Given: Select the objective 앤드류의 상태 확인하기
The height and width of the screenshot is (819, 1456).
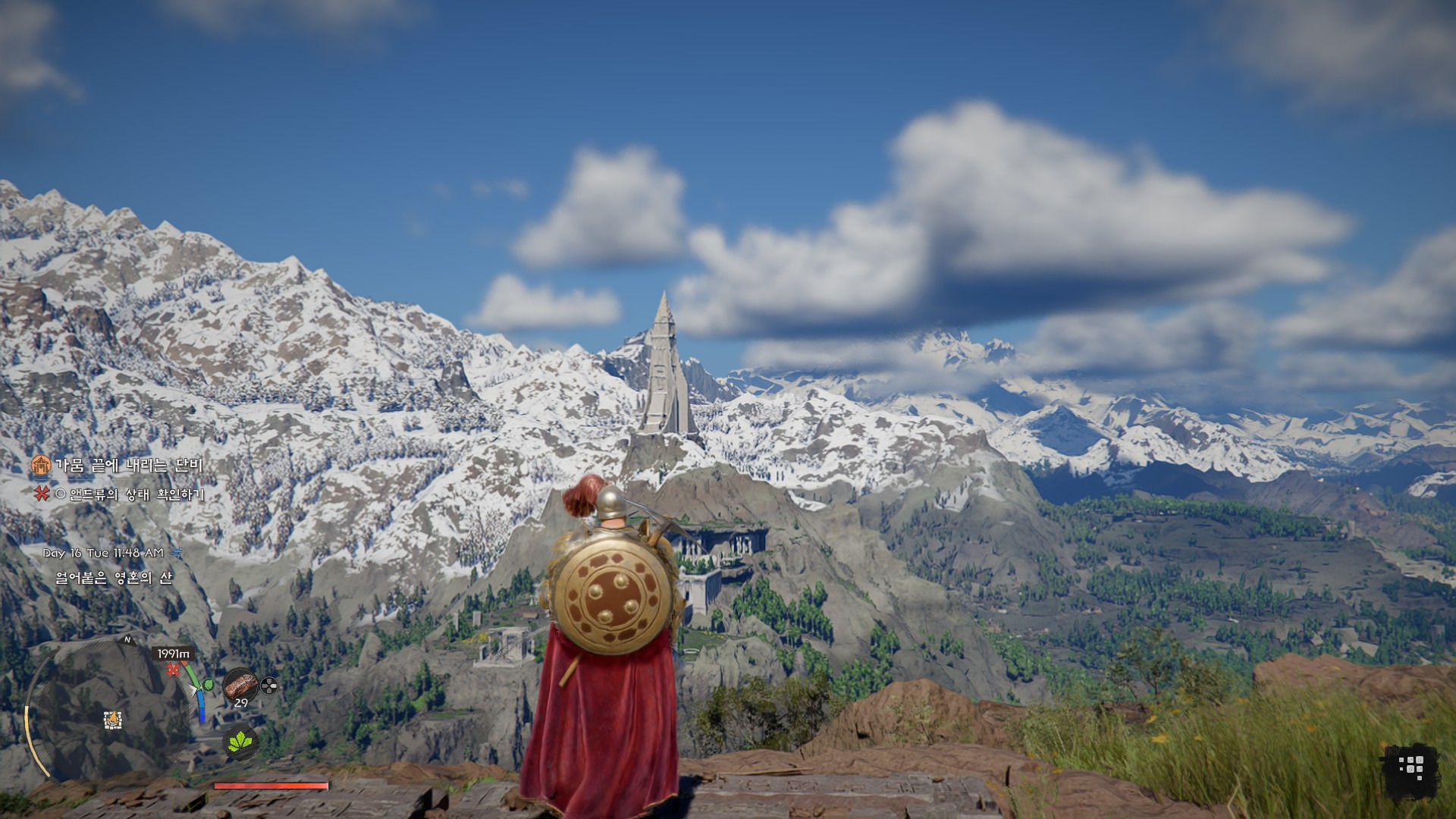Looking at the screenshot, I should (136, 494).
